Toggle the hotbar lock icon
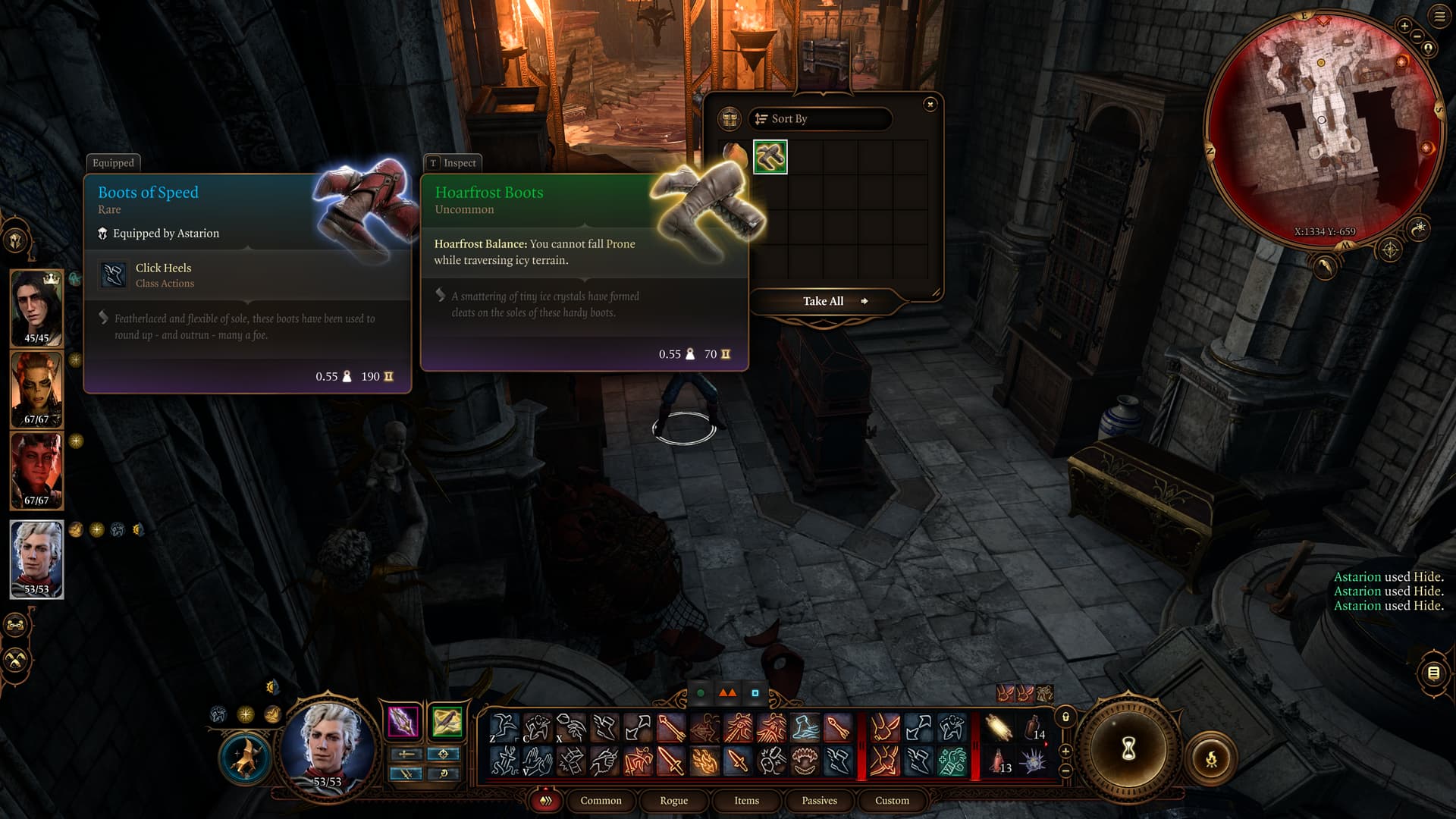 pos(1065,717)
